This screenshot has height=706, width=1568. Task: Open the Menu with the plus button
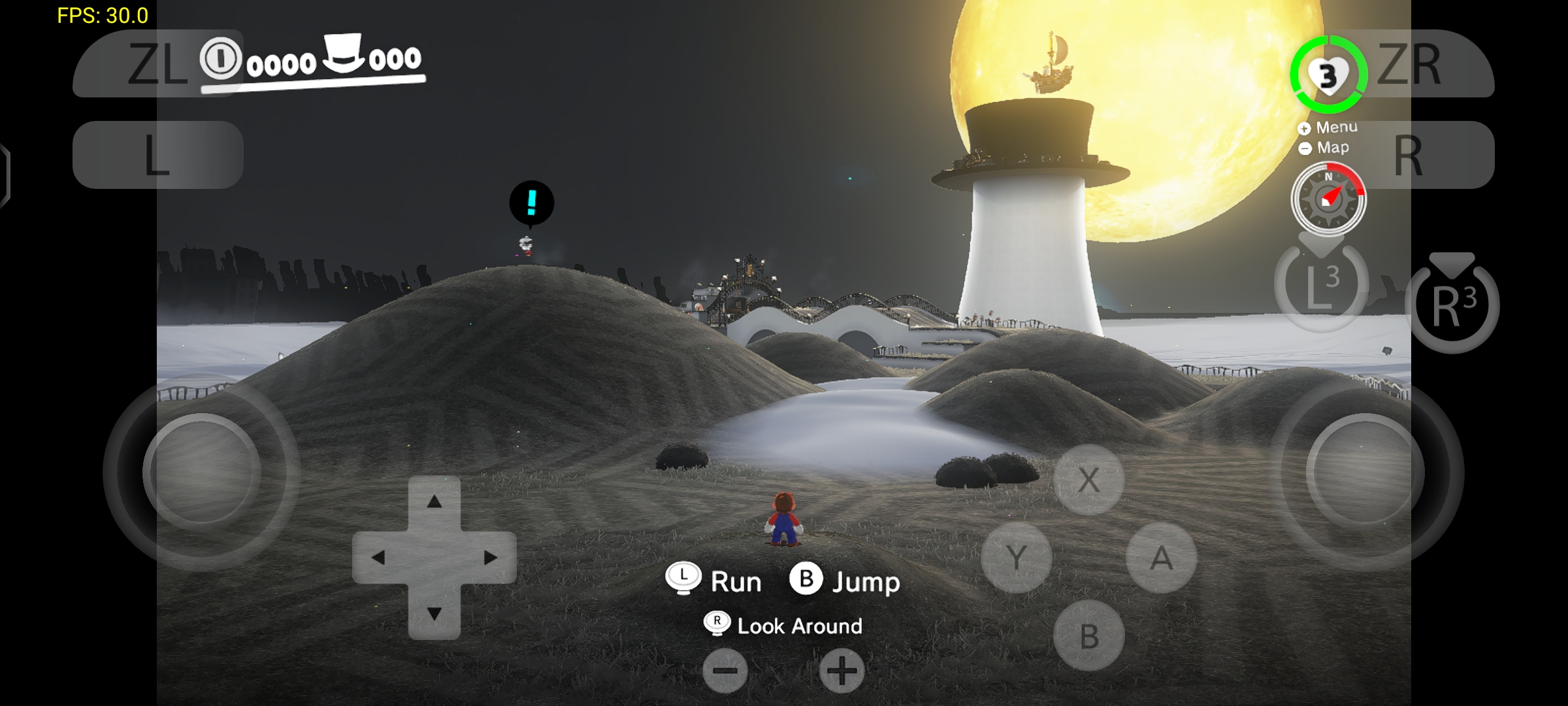[x=1303, y=128]
